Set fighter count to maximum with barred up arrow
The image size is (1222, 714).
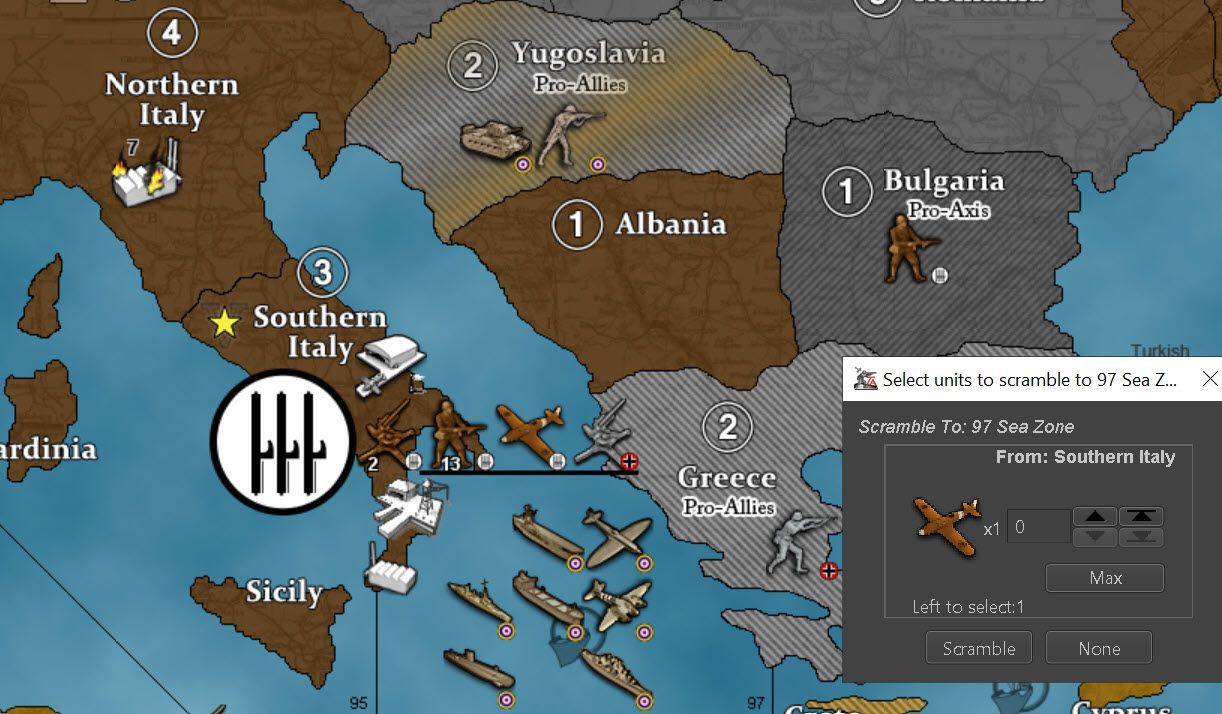pyautogui.click(x=1141, y=516)
